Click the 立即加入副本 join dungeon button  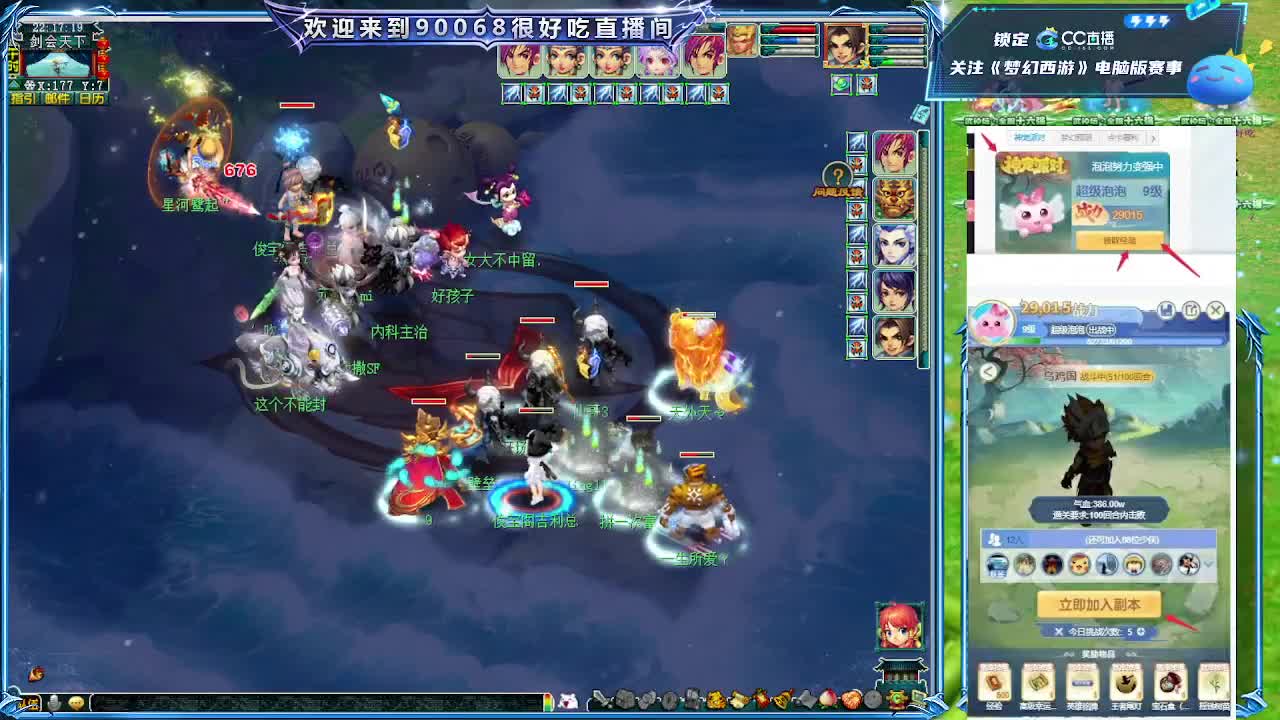tap(1101, 604)
